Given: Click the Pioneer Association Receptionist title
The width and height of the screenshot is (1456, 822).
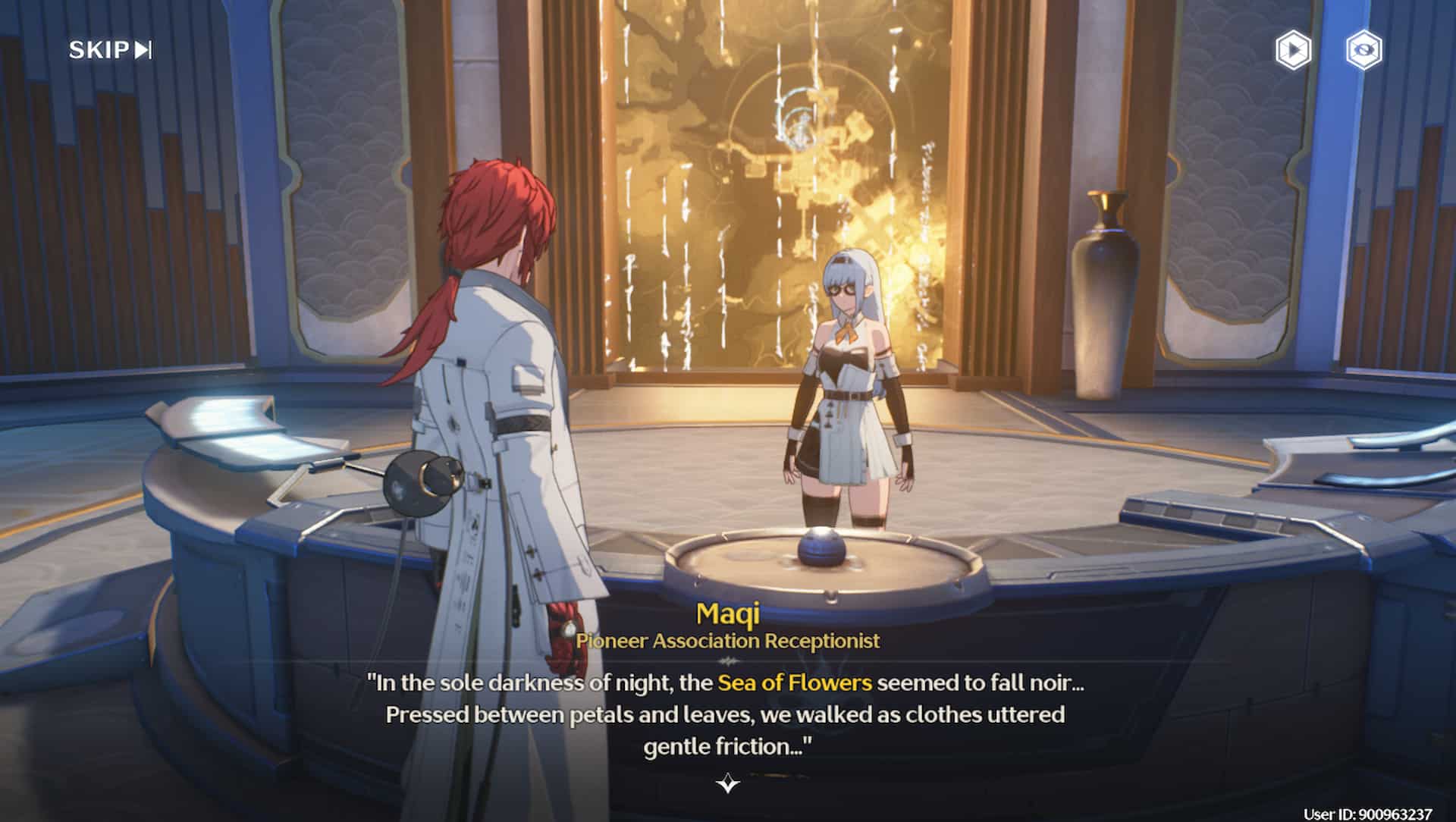Looking at the screenshot, I should [x=727, y=642].
